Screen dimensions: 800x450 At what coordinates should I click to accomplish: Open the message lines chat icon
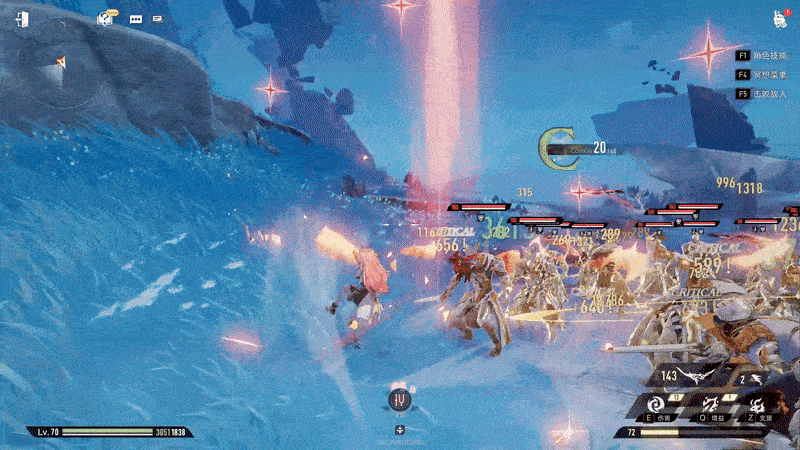click(x=158, y=18)
